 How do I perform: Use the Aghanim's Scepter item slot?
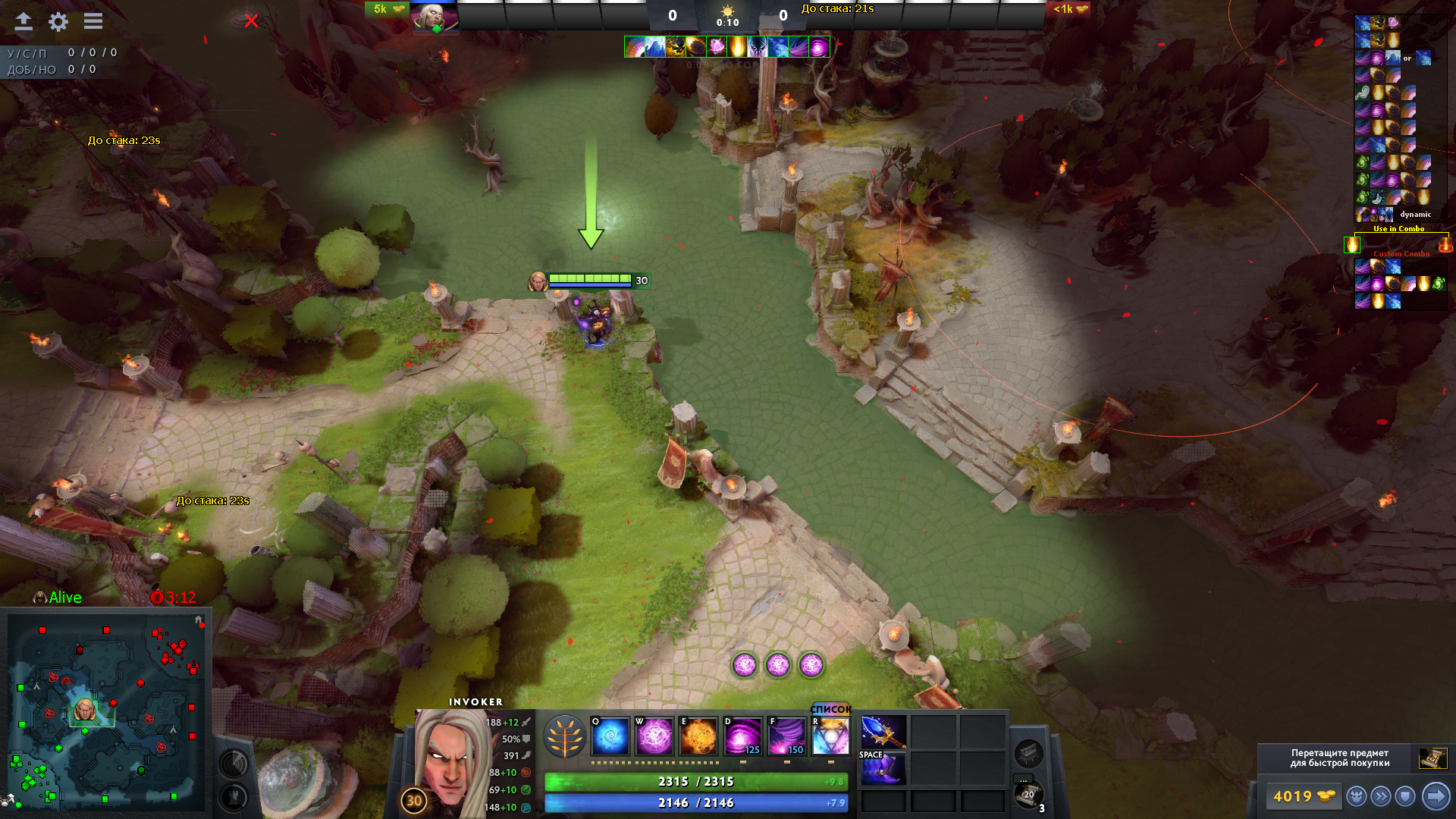point(883,731)
